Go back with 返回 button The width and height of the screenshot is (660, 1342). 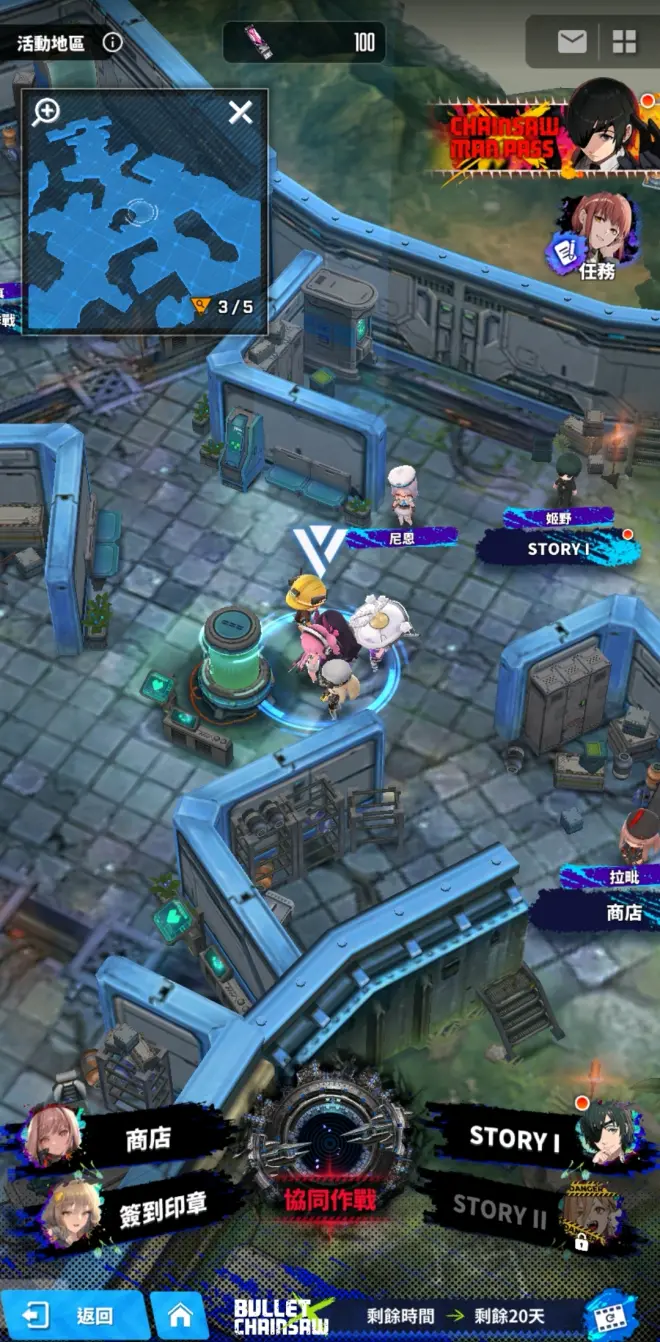coord(75,1316)
